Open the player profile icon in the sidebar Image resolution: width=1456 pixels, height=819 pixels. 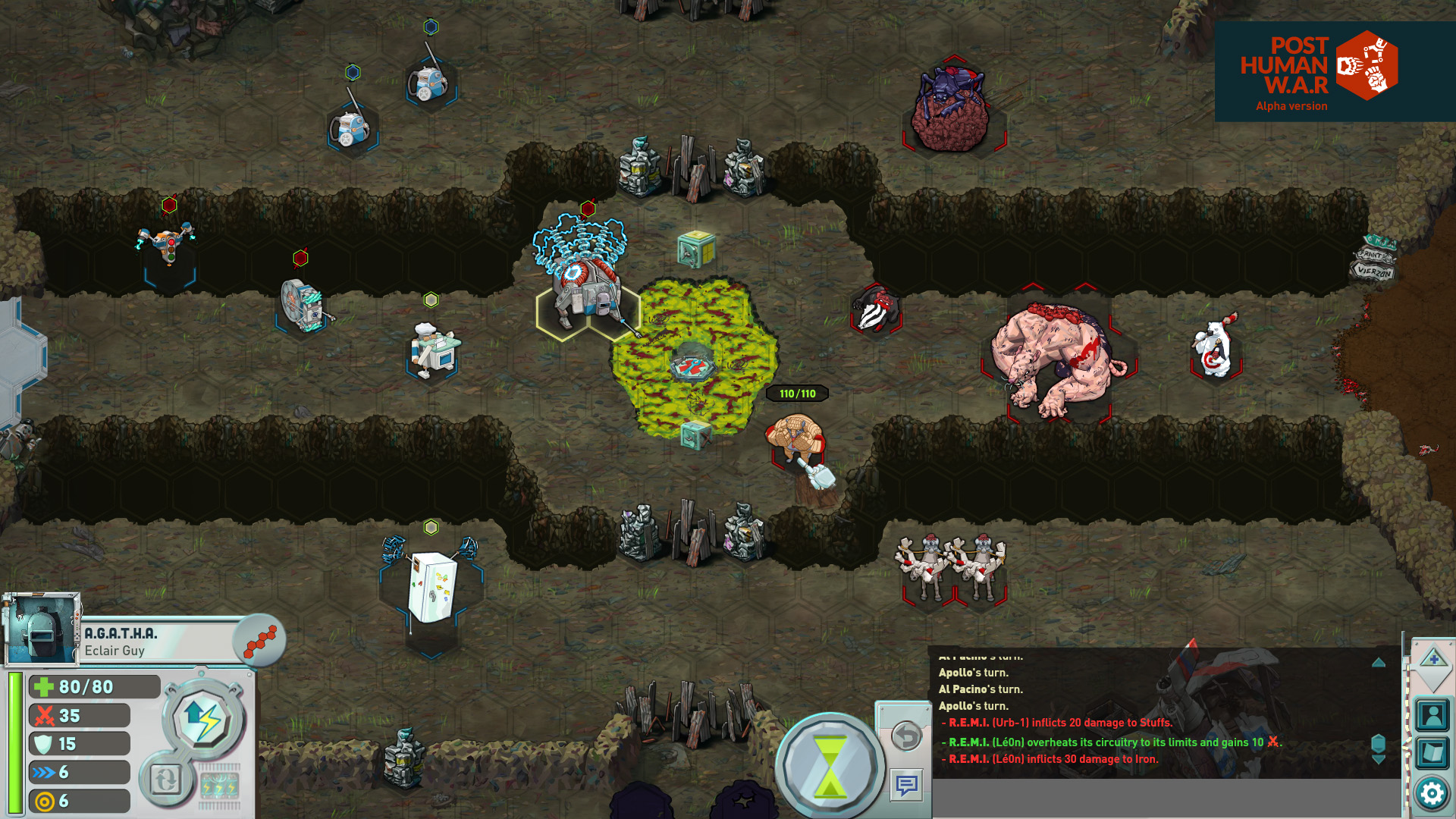tap(1432, 715)
